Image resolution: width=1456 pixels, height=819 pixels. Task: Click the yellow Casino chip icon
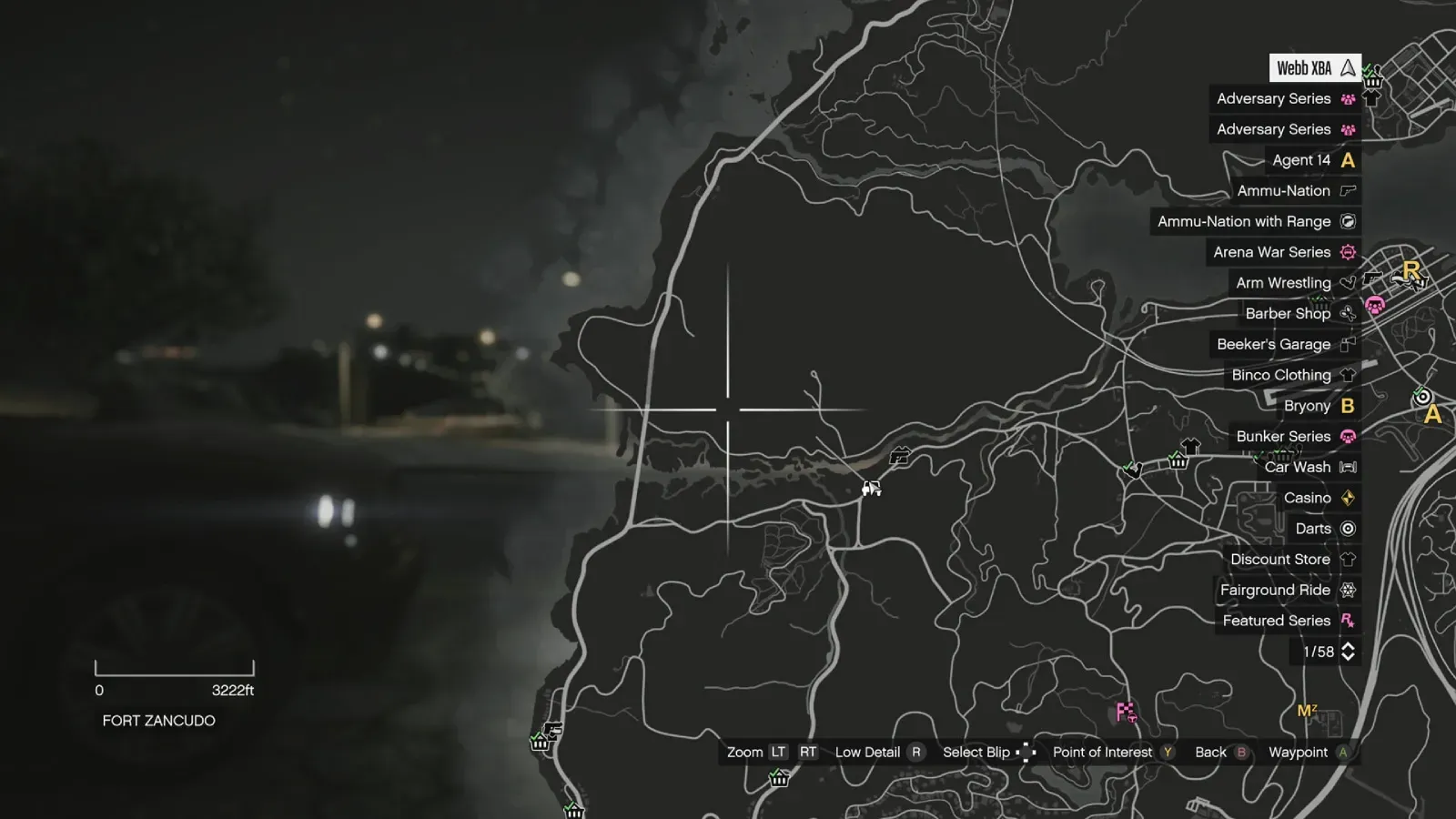(1346, 498)
